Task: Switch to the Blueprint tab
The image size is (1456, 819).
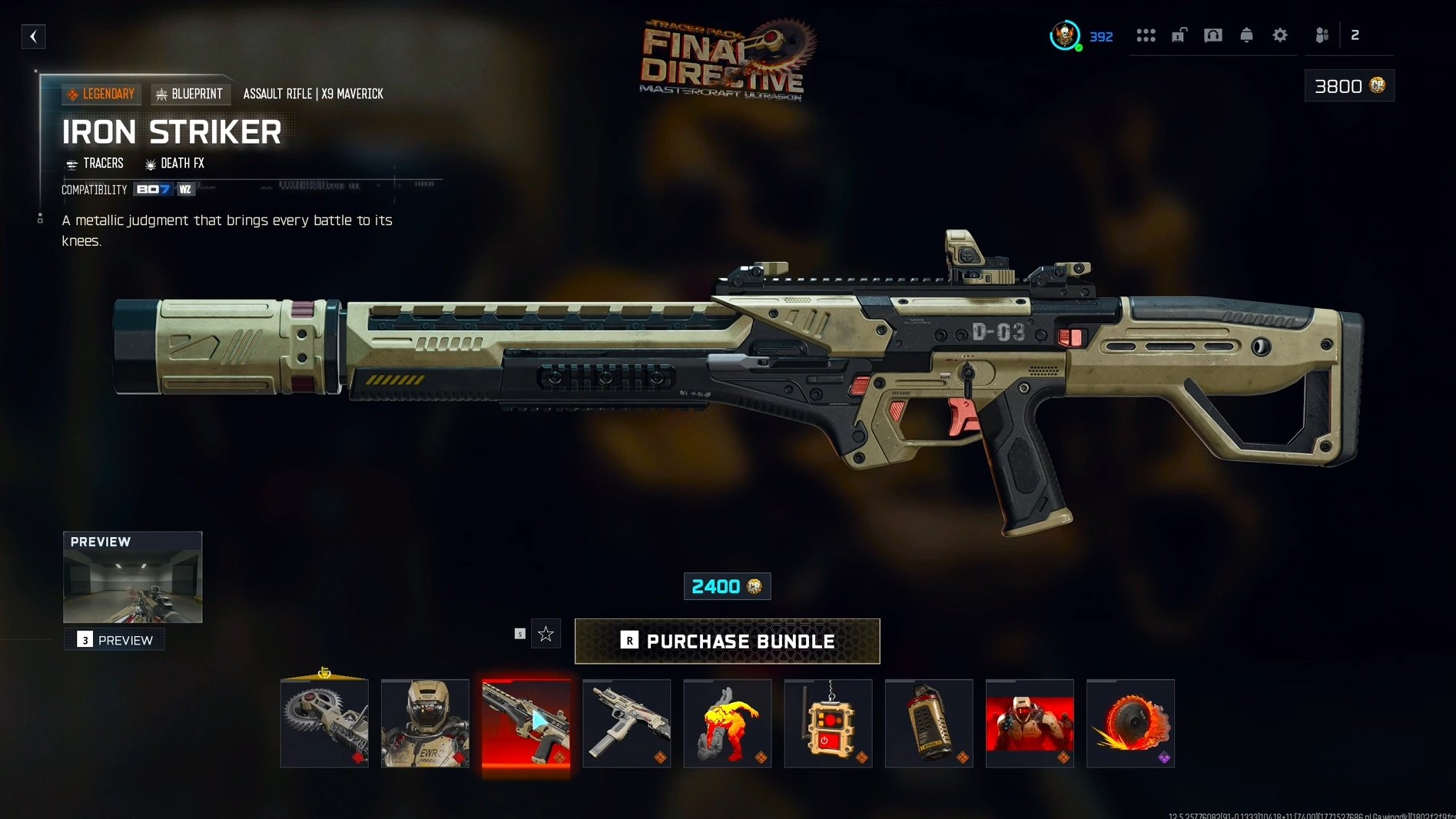Action: (190, 93)
